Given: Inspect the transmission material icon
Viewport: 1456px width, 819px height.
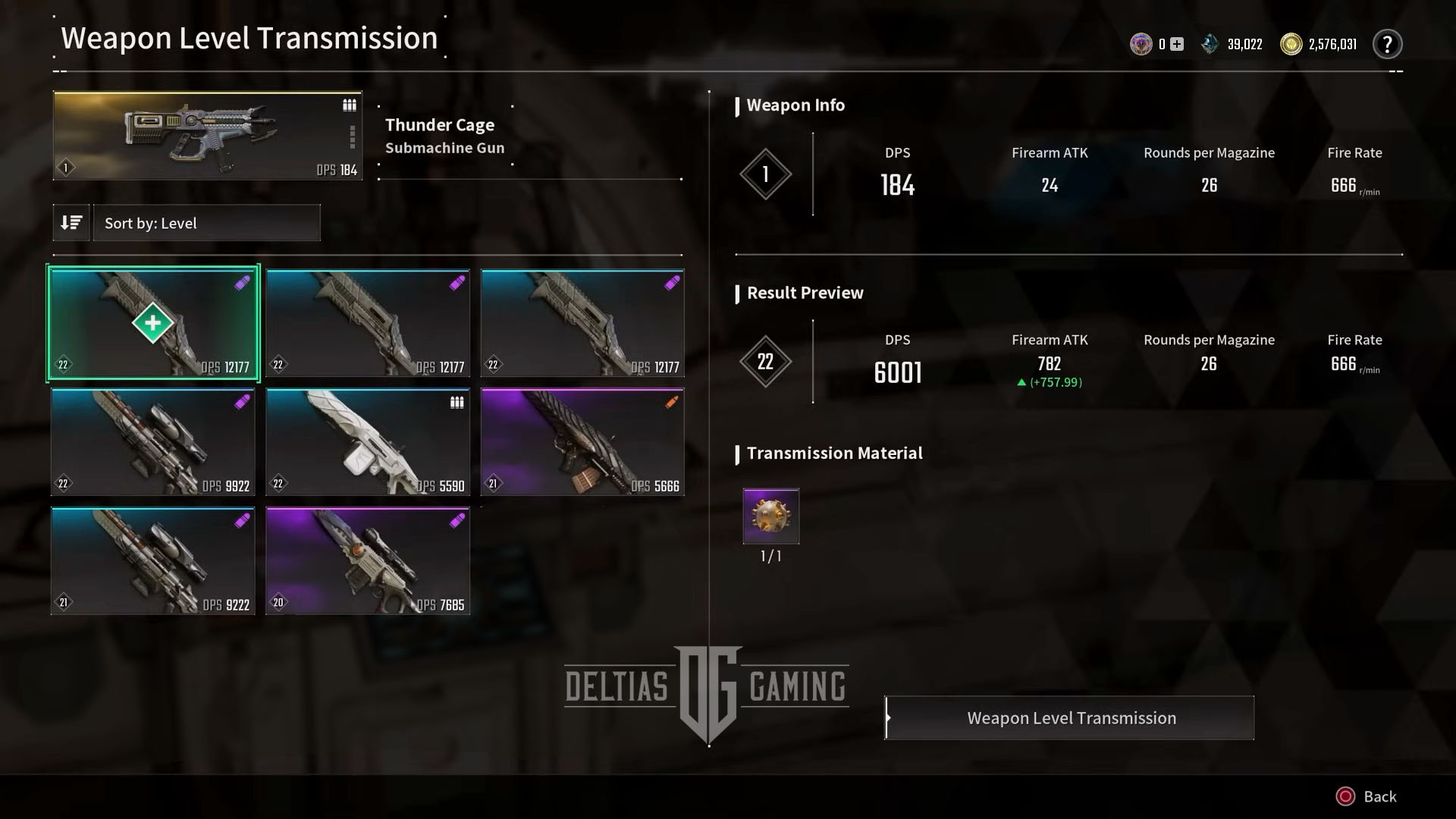Looking at the screenshot, I should pos(770,516).
